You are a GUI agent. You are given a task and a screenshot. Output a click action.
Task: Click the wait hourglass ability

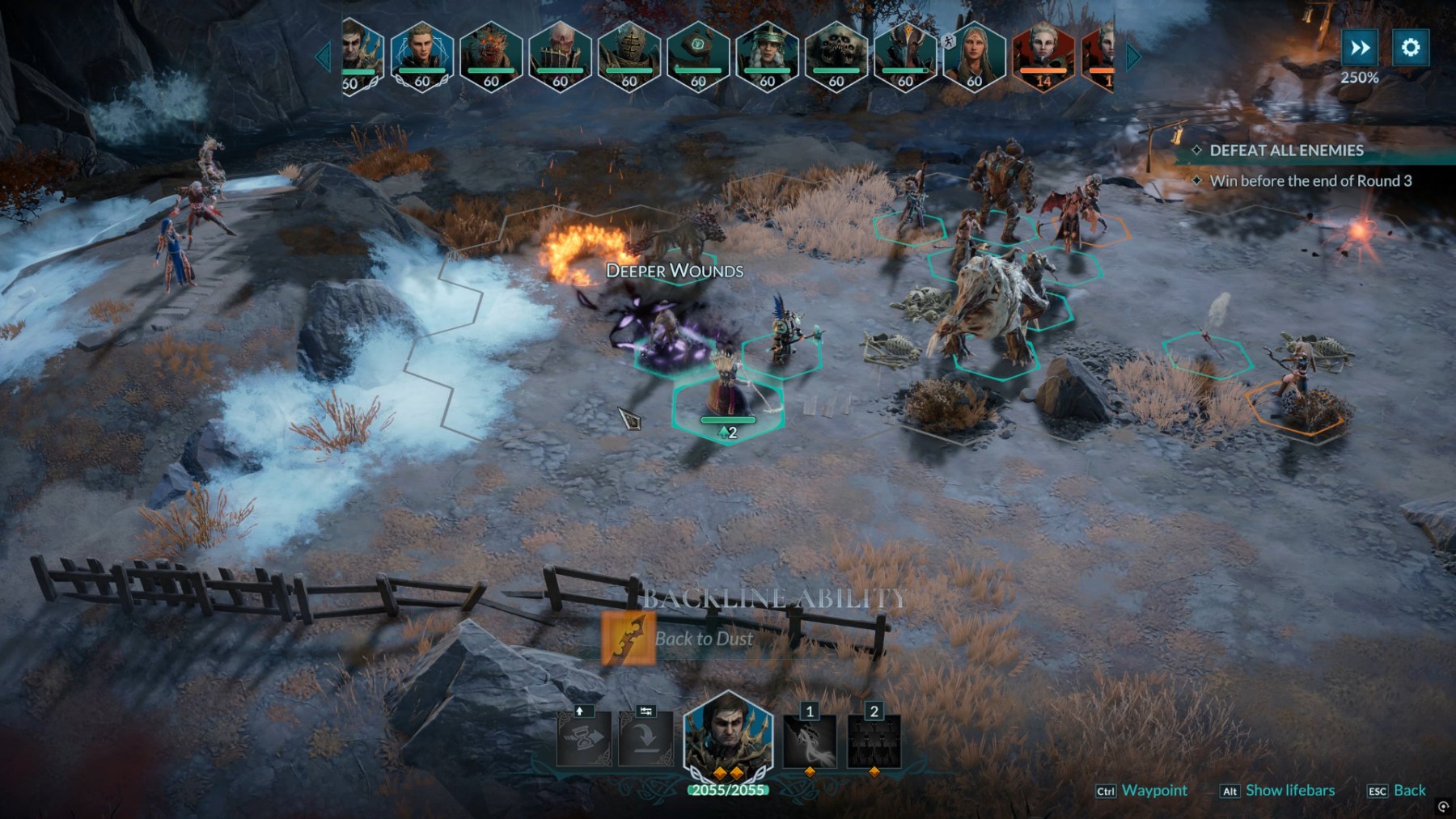coord(583,740)
